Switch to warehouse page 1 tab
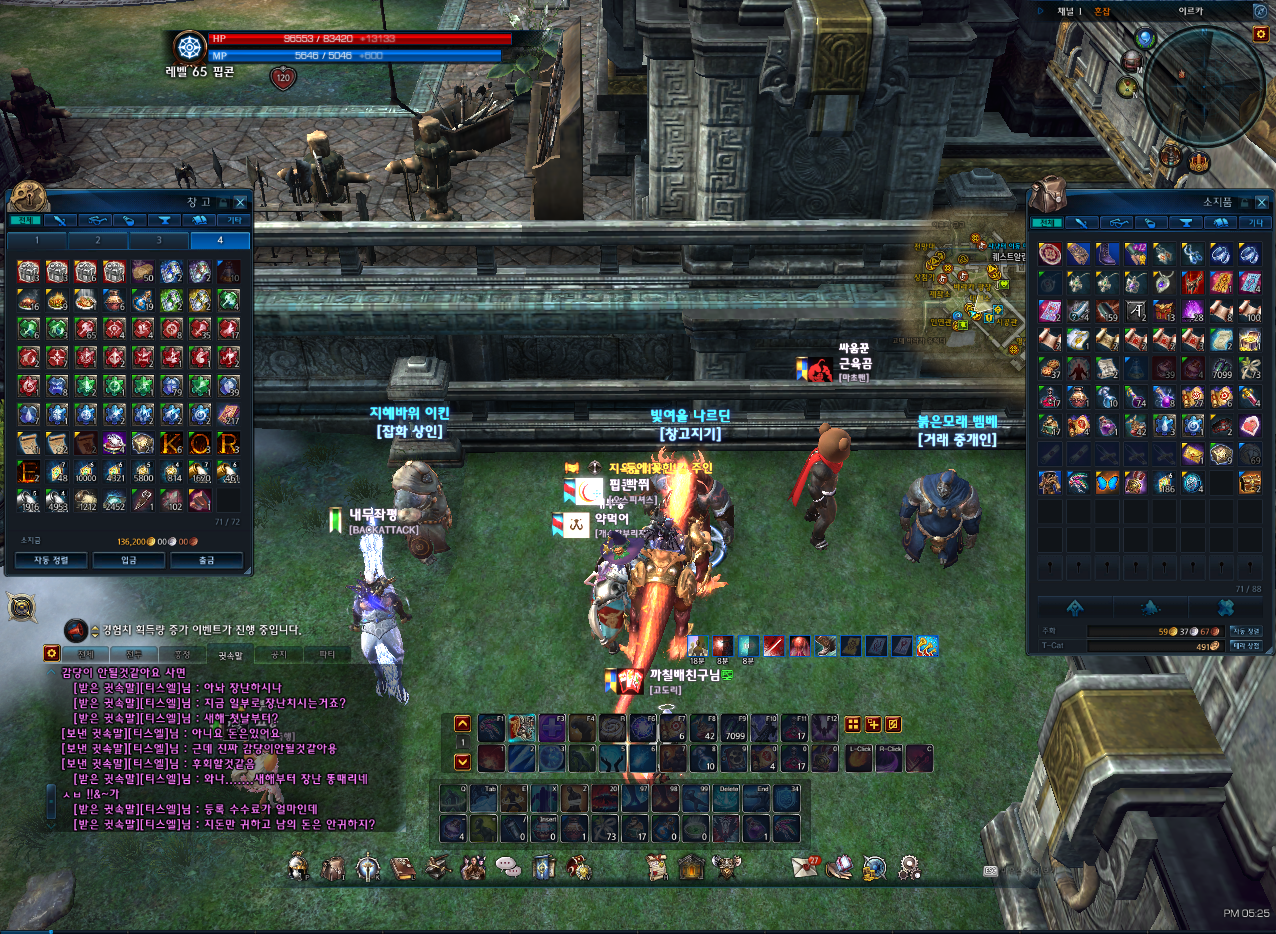This screenshot has width=1276, height=934. pos(37,240)
